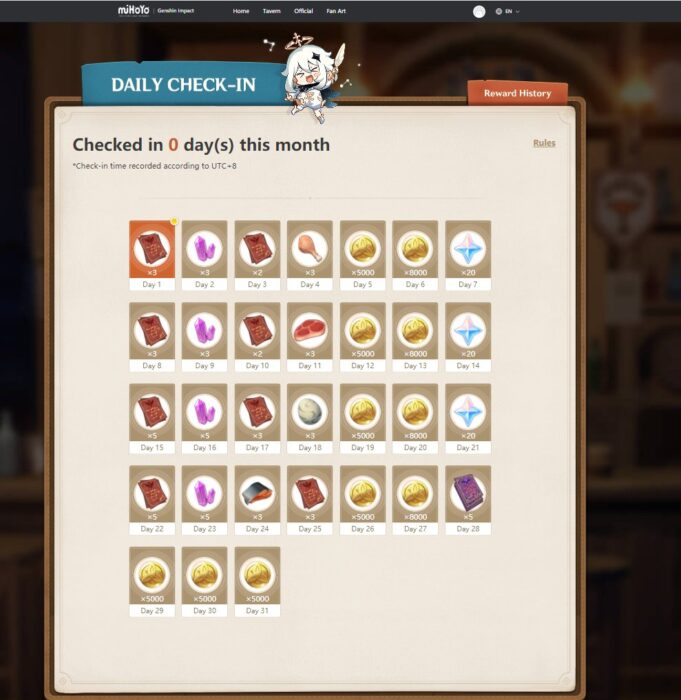Image resolution: width=681 pixels, height=700 pixels.
Task: Open the Fan Art section
Action: tap(335, 11)
